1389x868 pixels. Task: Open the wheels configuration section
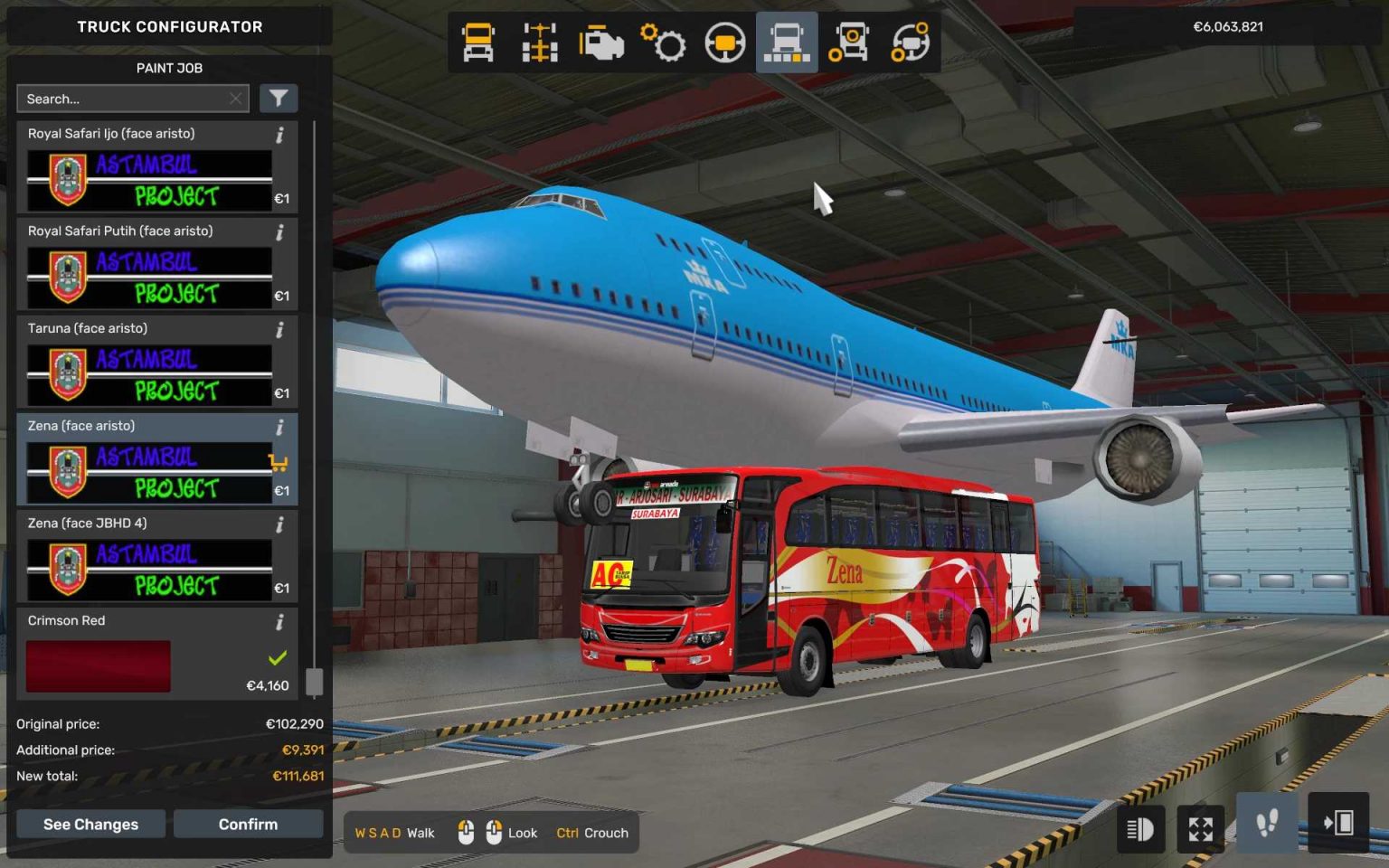point(849,42)
